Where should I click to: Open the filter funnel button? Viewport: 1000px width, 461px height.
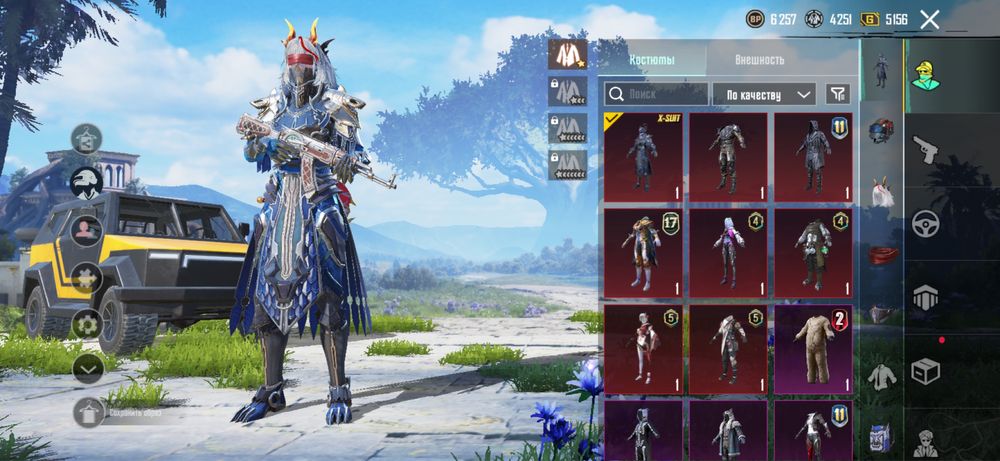[837, 94]
